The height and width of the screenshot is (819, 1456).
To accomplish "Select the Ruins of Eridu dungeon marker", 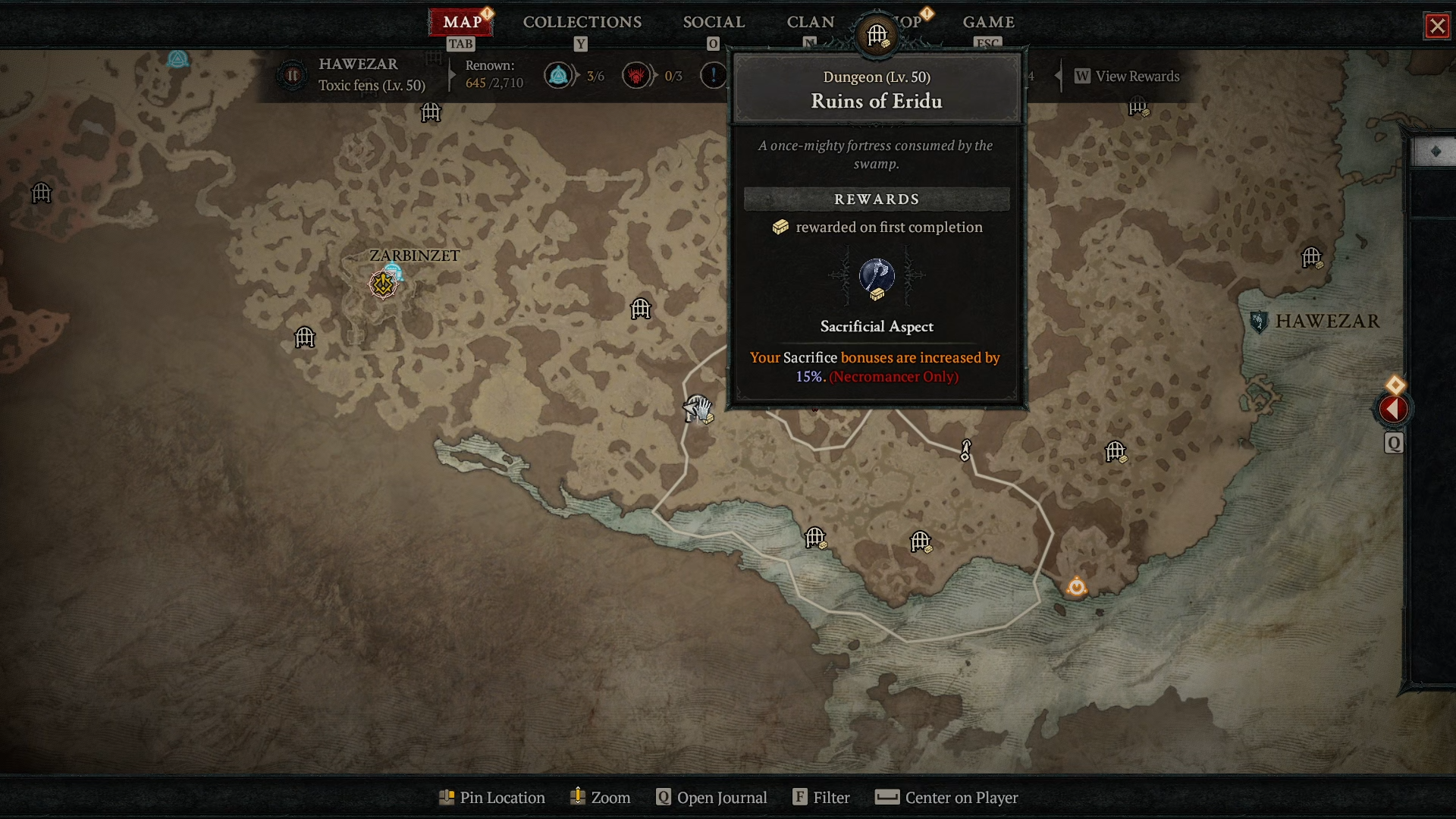I will 698,409.
